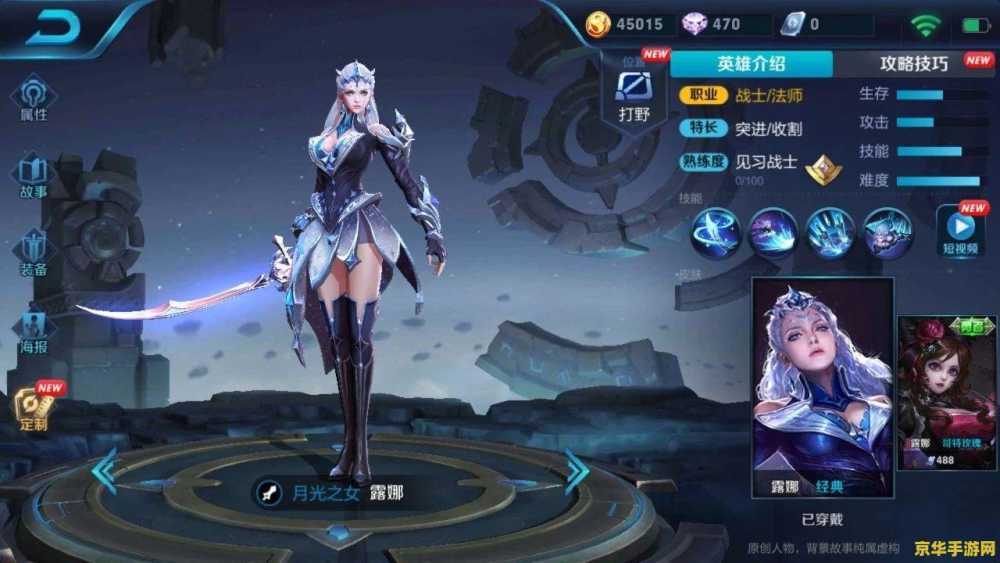Open the 故事 story section
The height and width of the screenshot is (563, 1000).
click(x=34, y=175)
